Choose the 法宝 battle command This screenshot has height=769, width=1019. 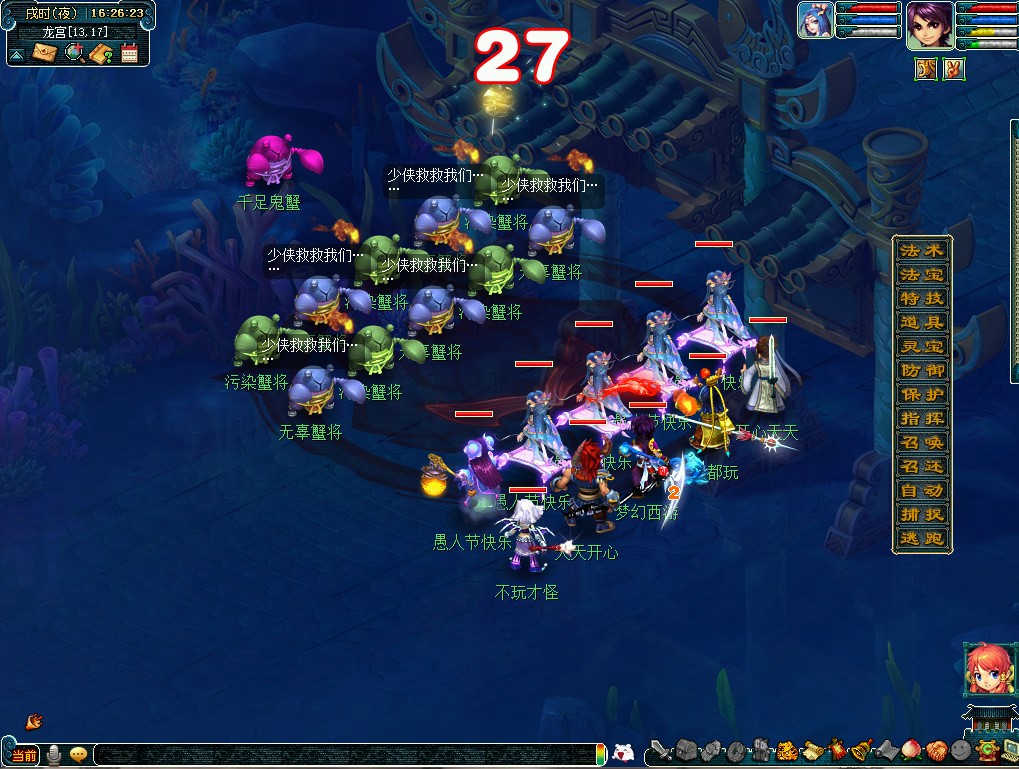pyautogui.click(x=921, y=274)
